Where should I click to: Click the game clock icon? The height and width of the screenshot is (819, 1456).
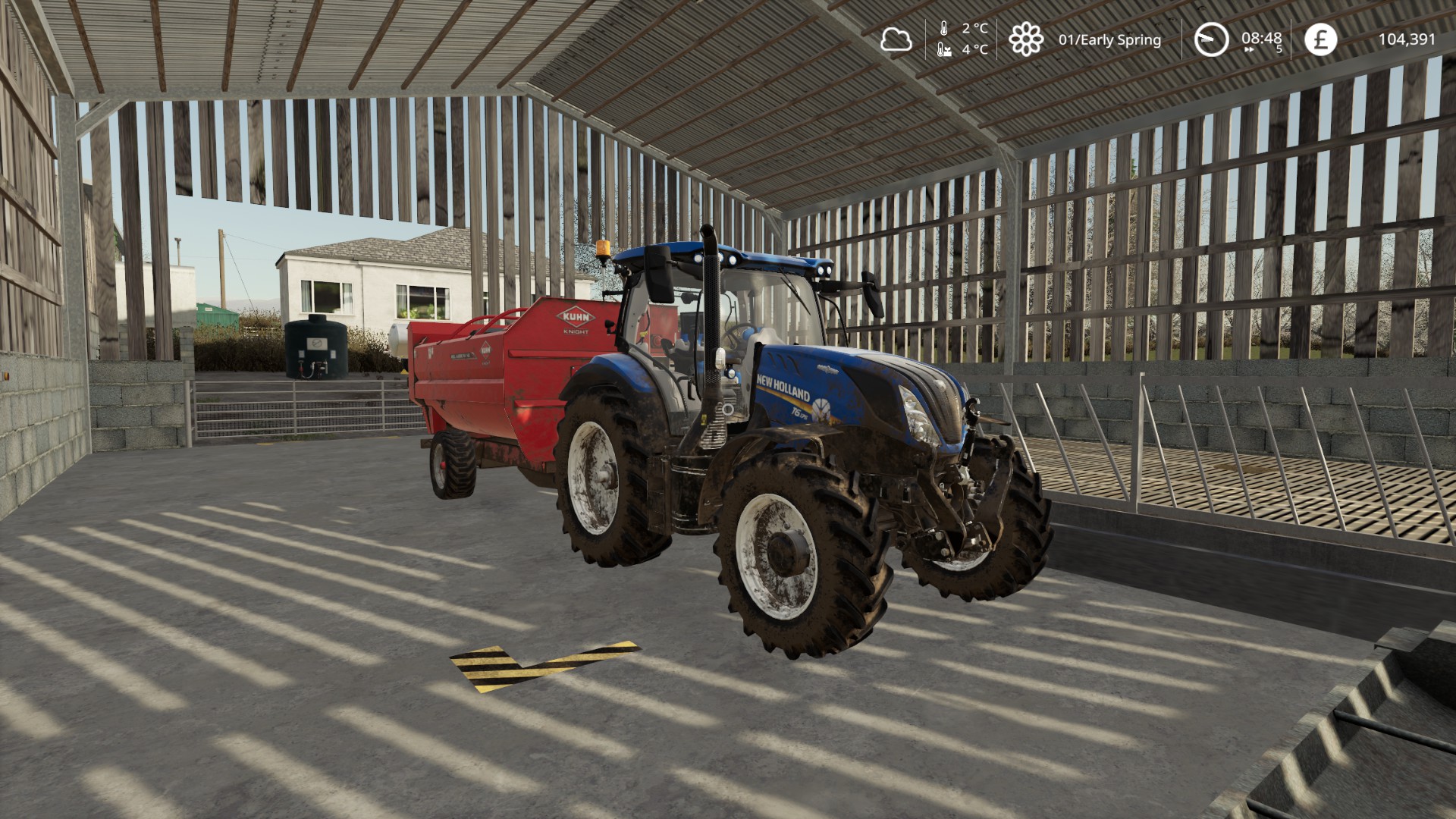point(1211,39)
